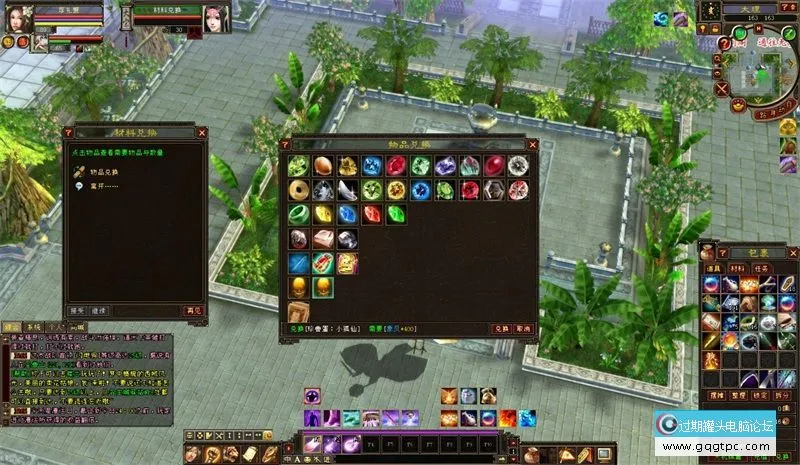Open the help button on item exchange window
Image resolution: width=800 pixels, height=465 pixels.
[x=285, y=144]
